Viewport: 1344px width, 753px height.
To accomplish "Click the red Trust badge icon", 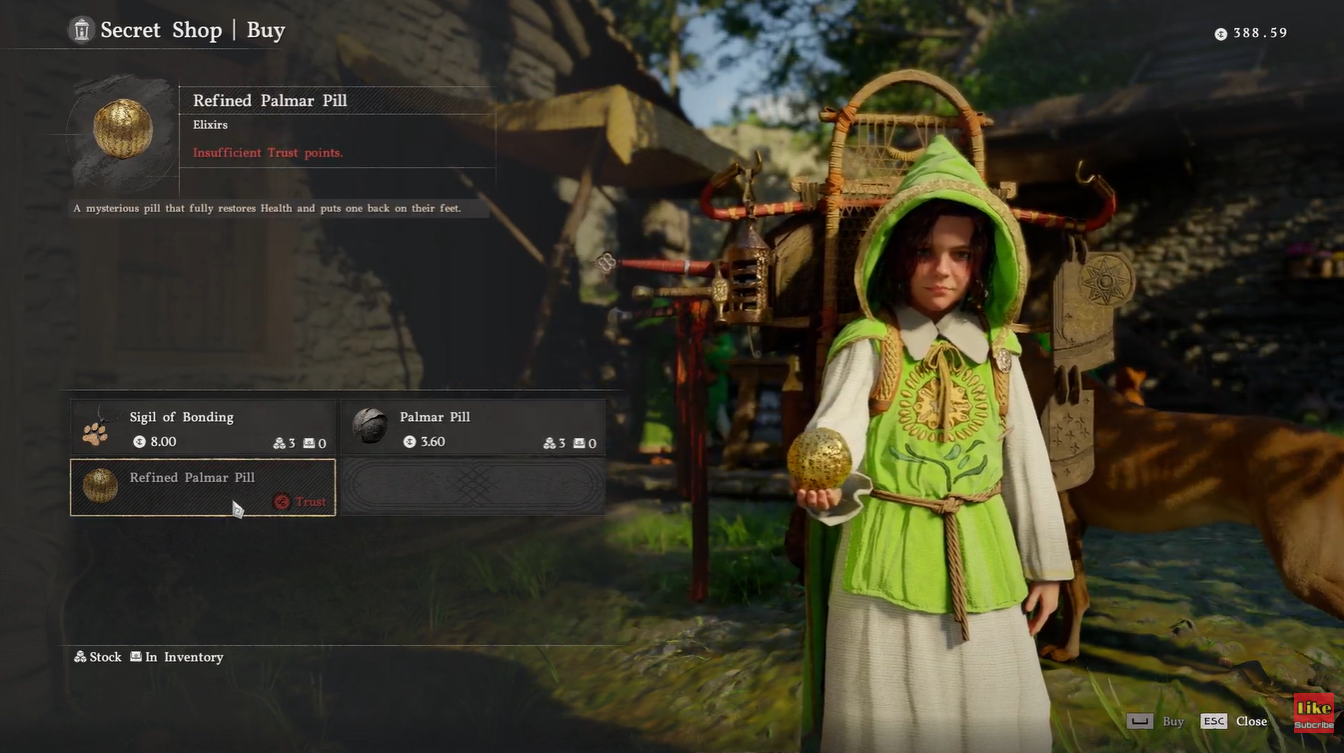I will point(281,502).
